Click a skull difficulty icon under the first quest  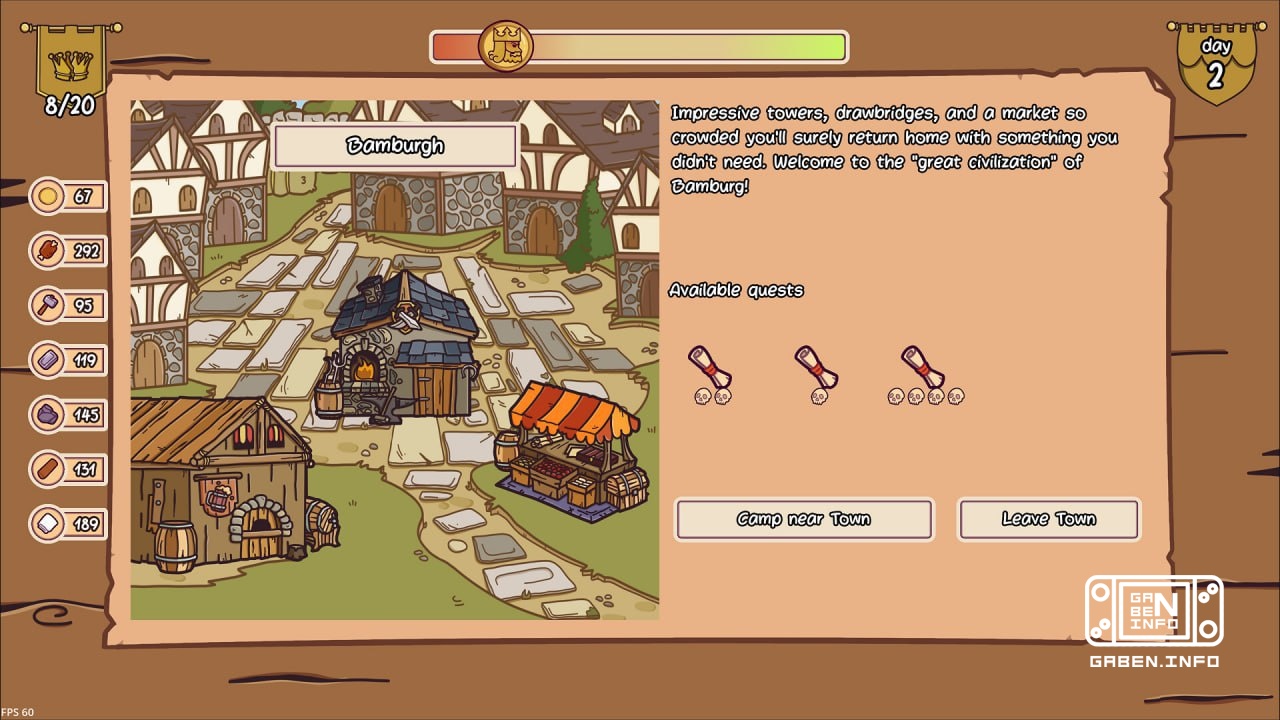tap(703, 398)
